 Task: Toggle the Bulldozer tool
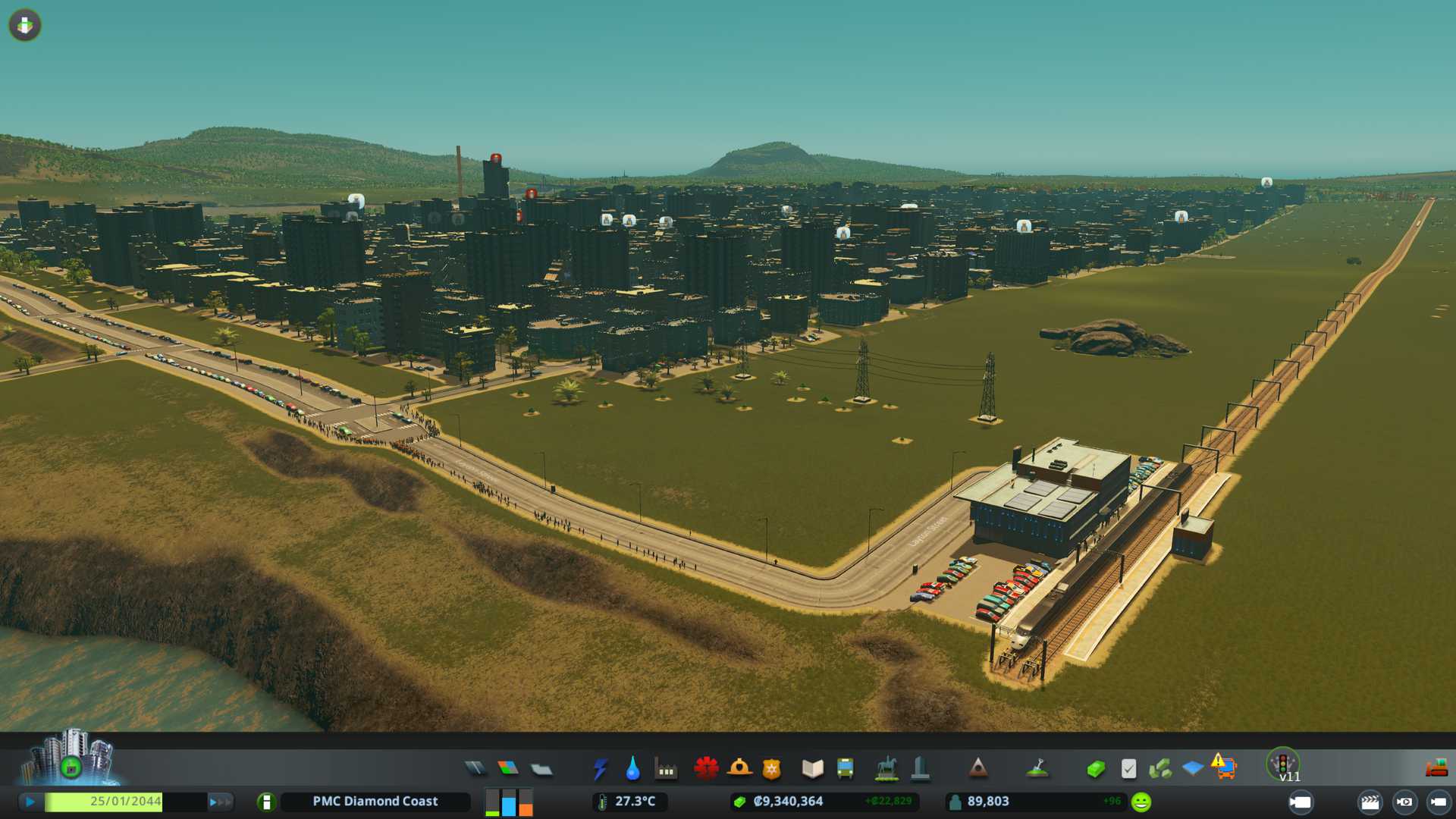click(x=1436, y=769)
